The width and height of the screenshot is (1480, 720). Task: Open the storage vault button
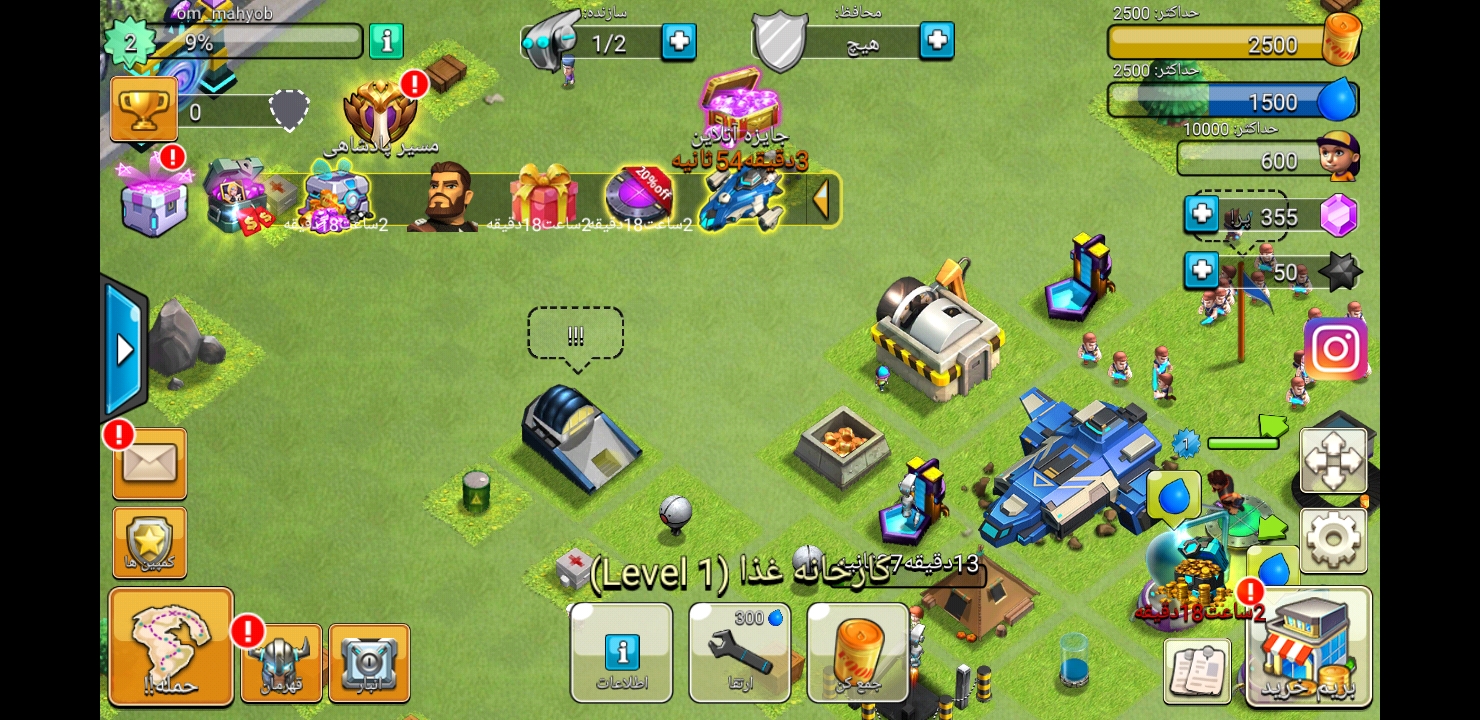click(369, 662)
